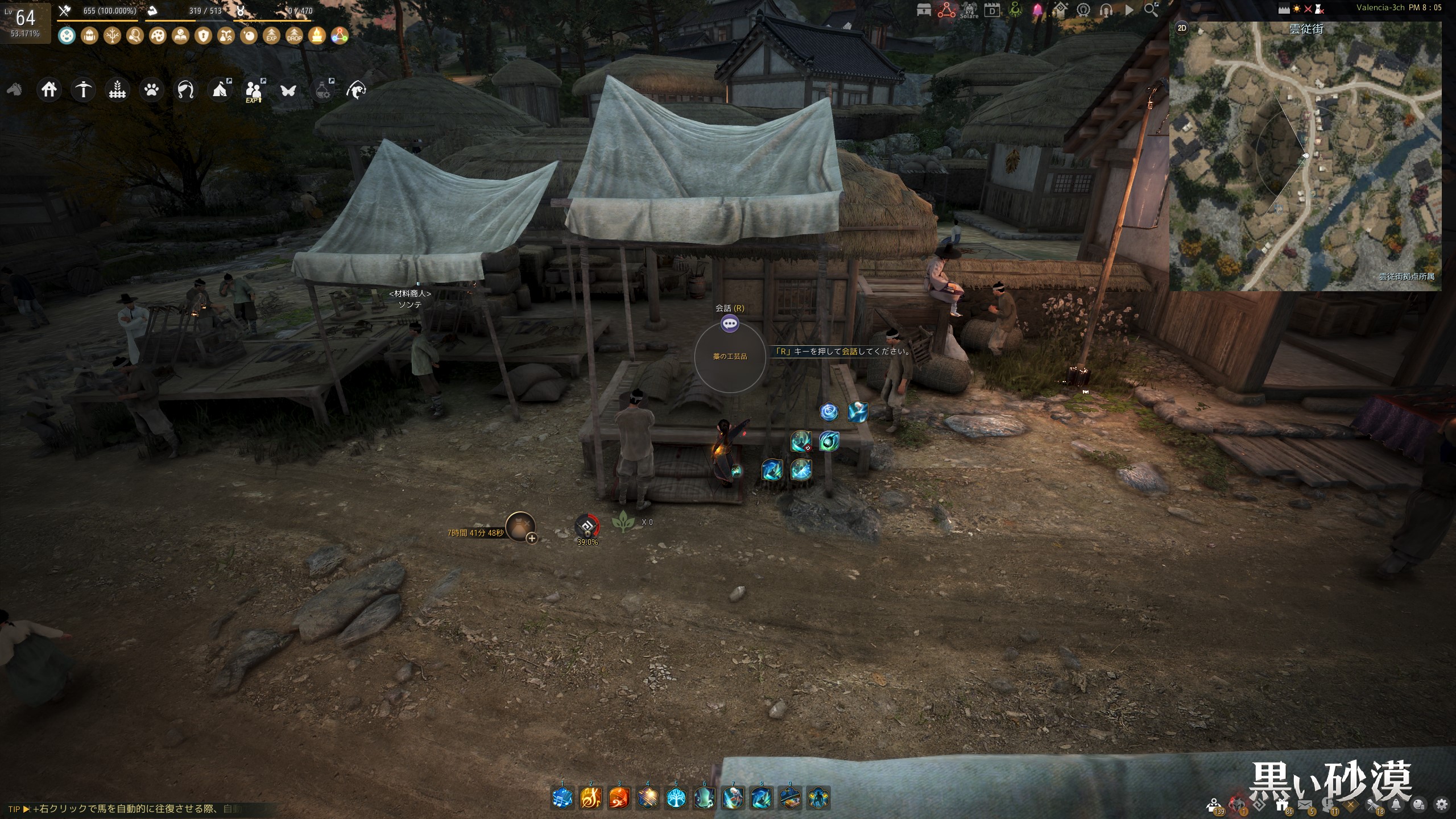Screen dimensions: 1456x819
Task: Open the pickaxe worker menu
Action: point(83,90)
